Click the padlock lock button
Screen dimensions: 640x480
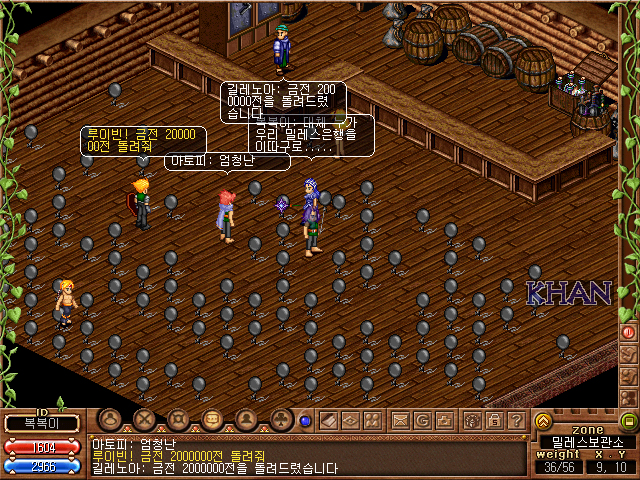[494, 420]
